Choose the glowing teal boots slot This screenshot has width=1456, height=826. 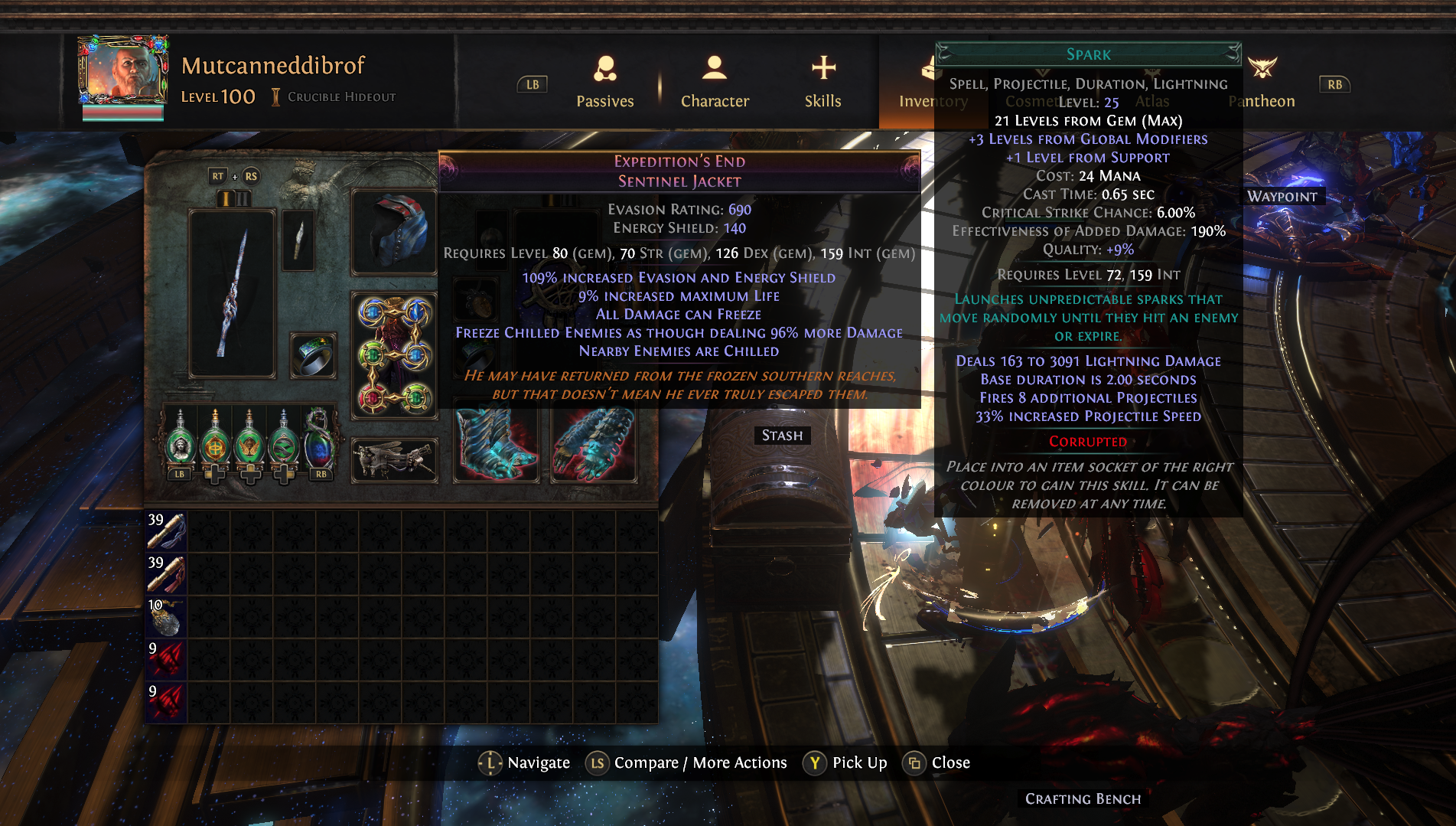[x=496, y=446]
